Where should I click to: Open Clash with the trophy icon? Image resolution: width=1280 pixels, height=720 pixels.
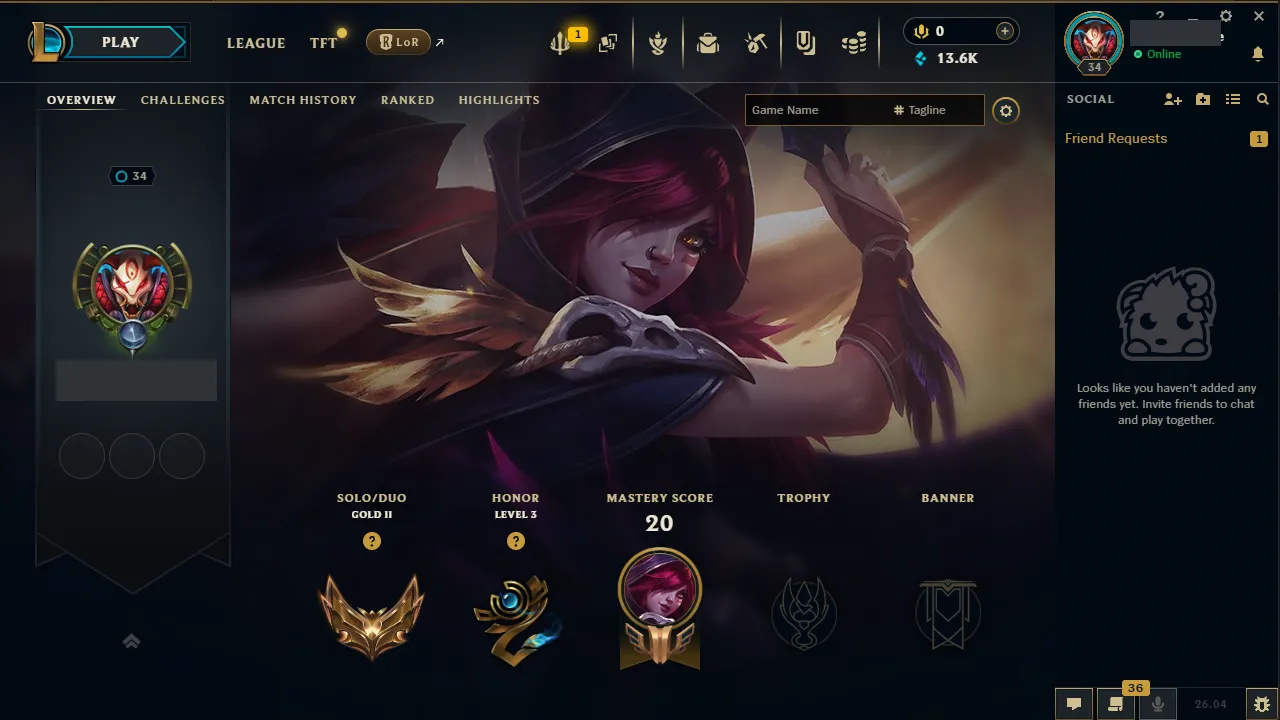658,42
